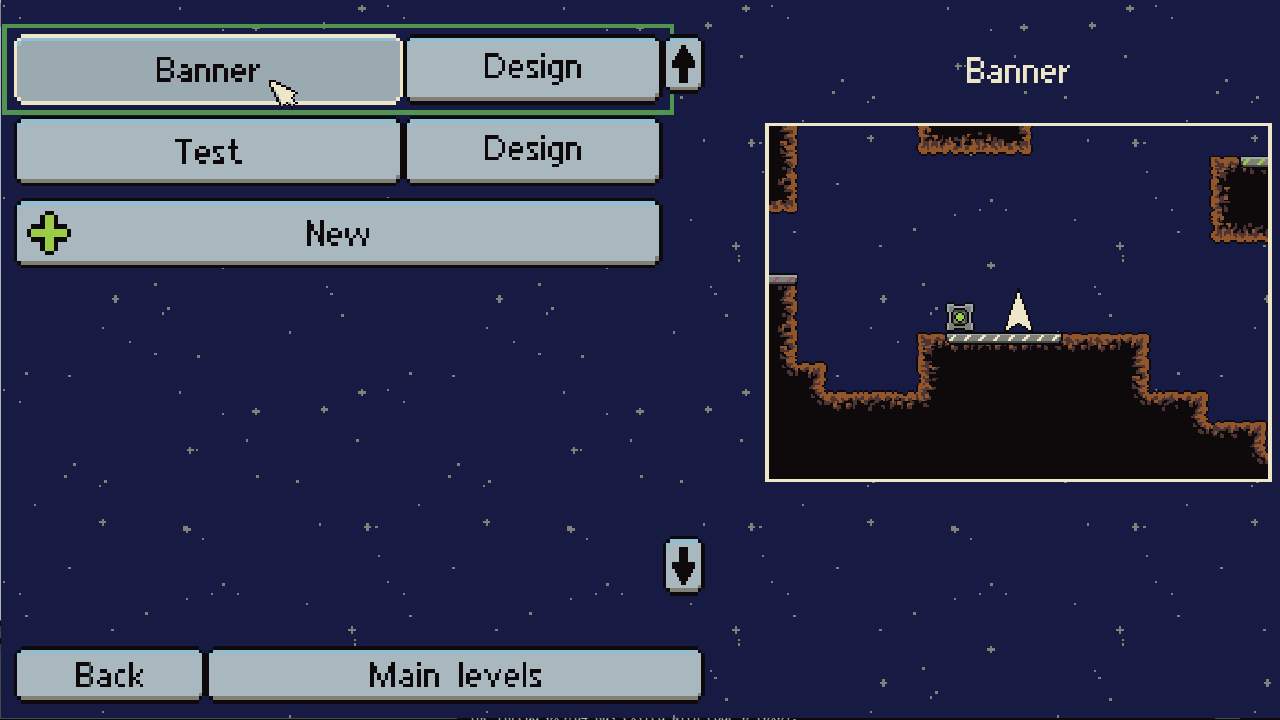This screenshot has width=1280, height=720.
Task: Select the Banner level
Action: (207, 68)
